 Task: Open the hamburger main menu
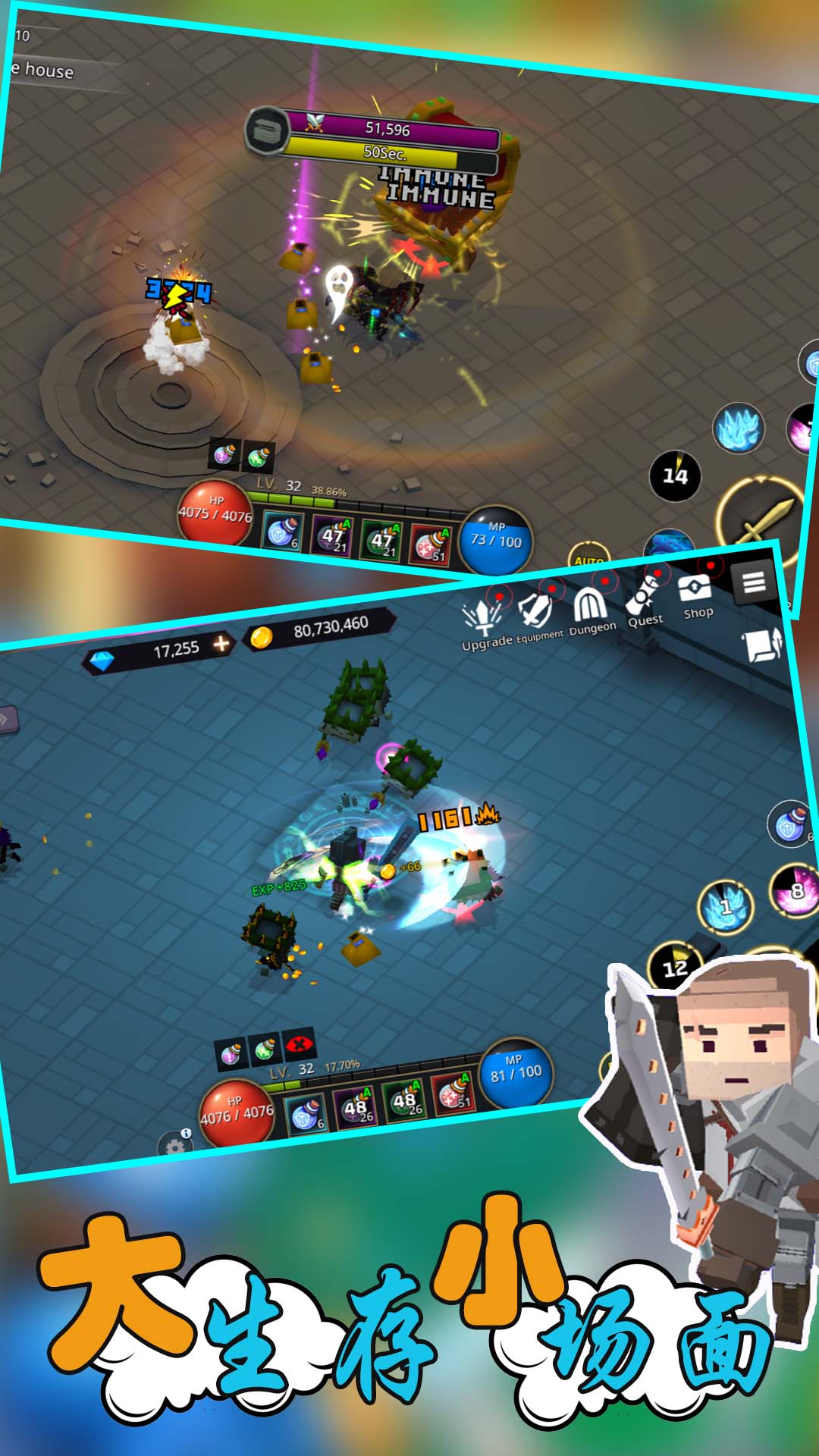point(753,582)
